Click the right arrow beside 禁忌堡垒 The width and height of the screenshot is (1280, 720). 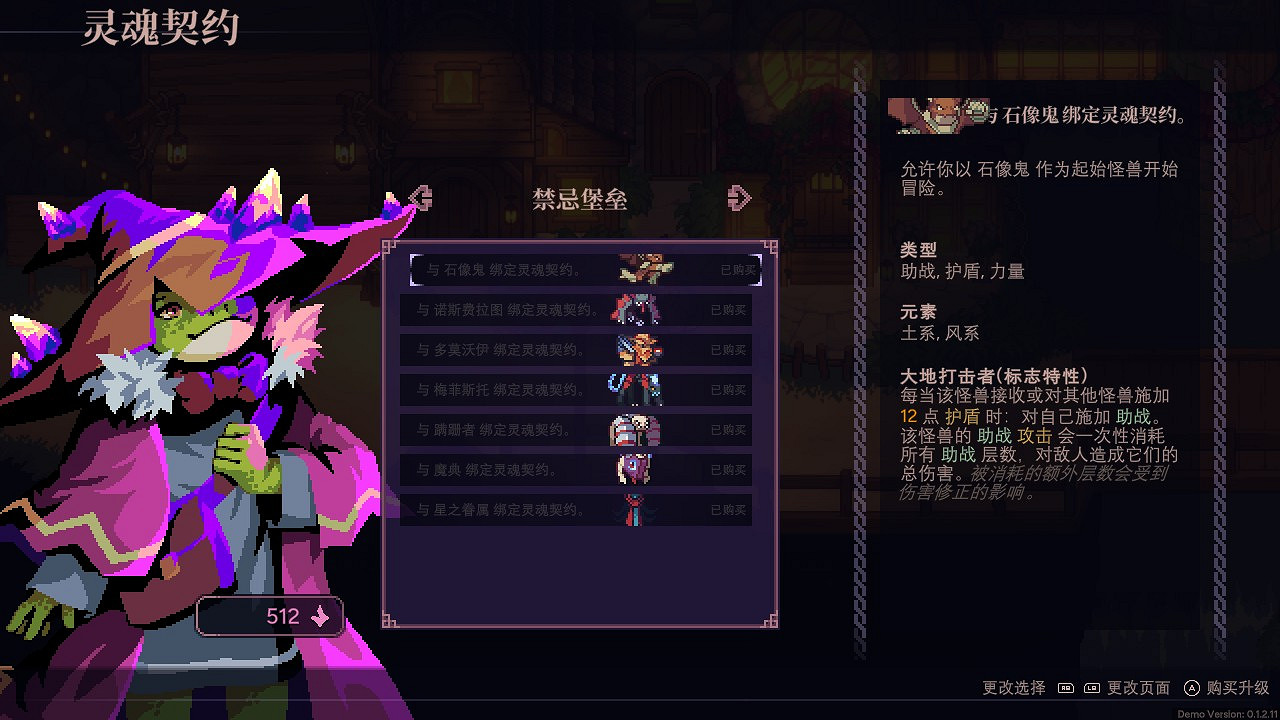740,198
